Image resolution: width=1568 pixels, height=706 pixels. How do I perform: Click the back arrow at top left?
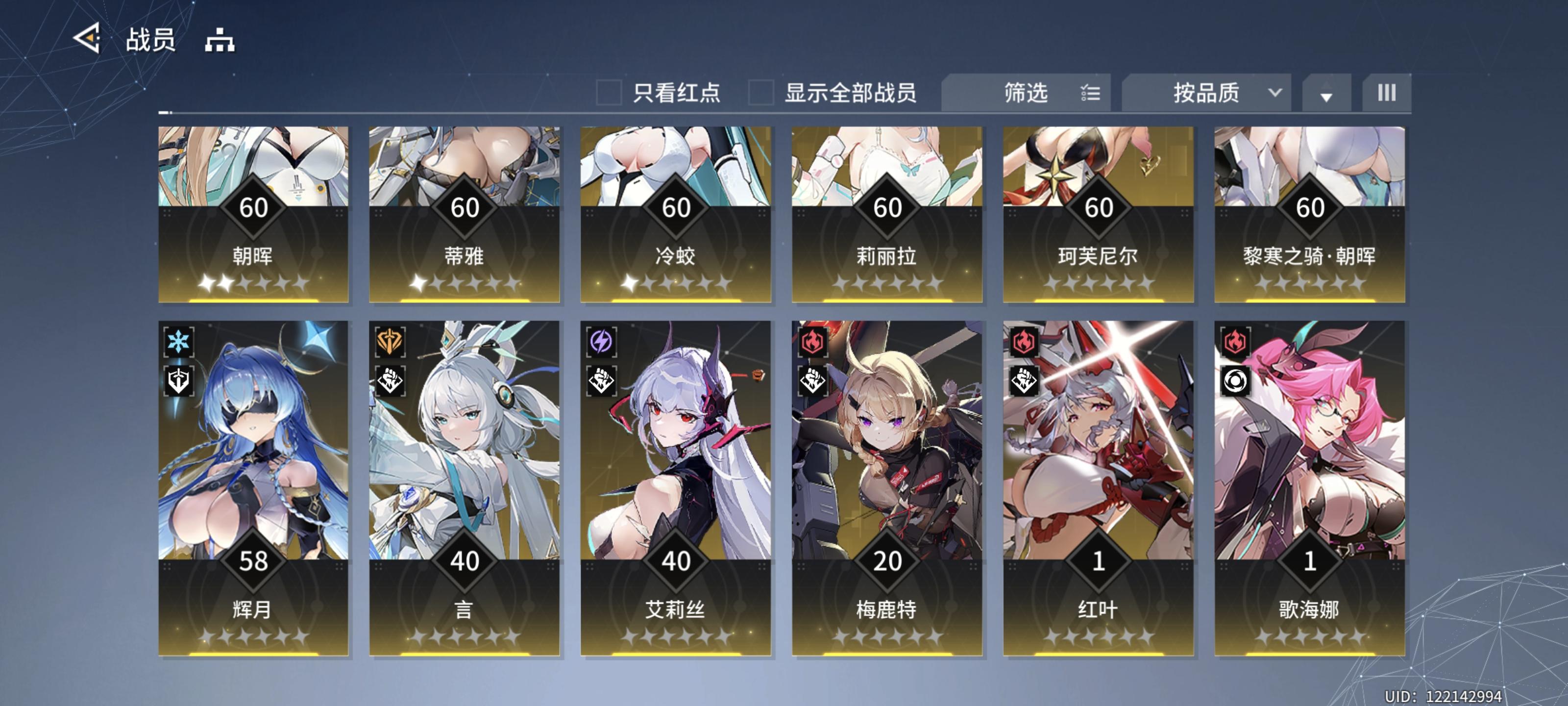(88, 39)
